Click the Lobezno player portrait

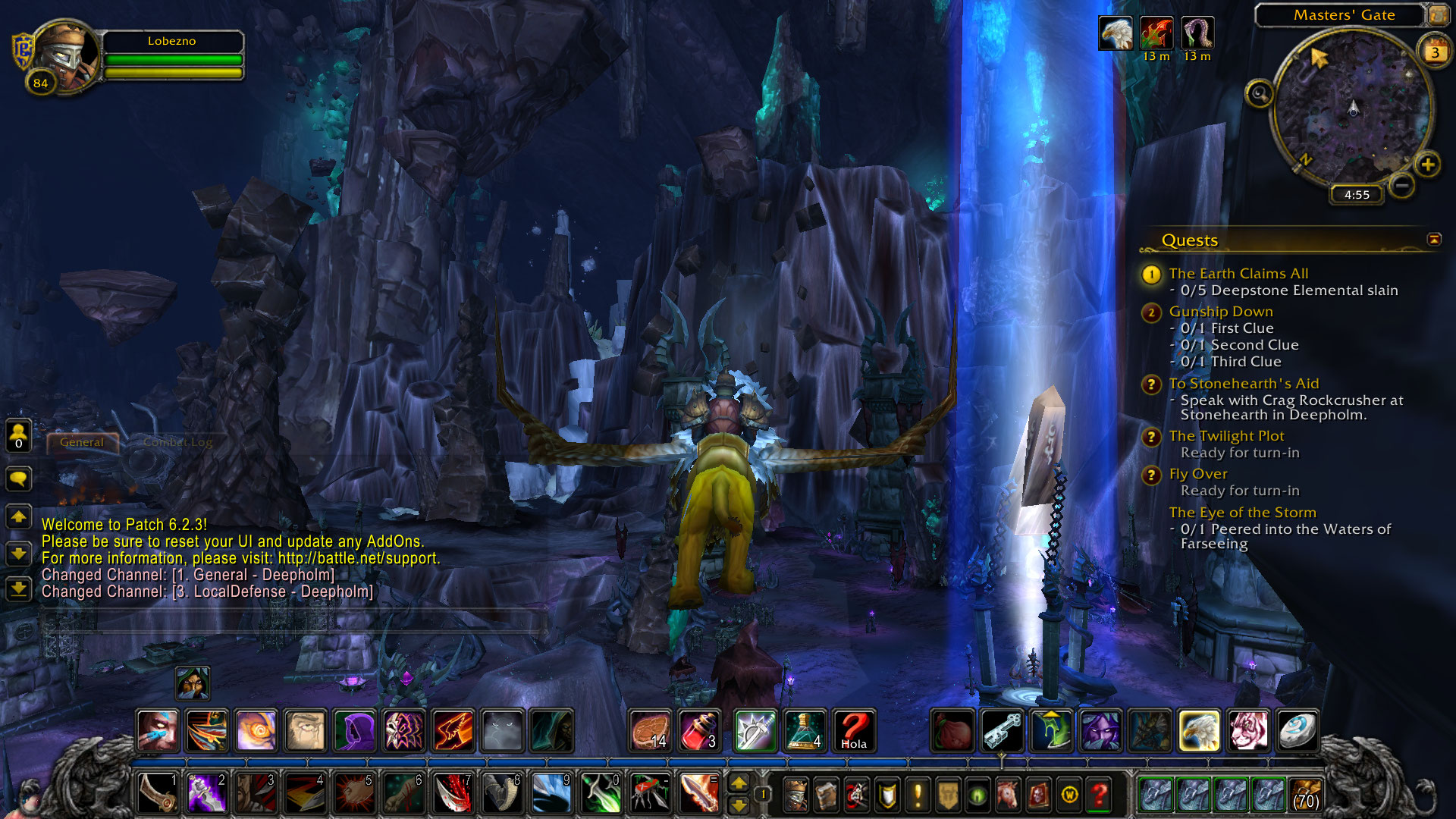click(x=66, y=57)
